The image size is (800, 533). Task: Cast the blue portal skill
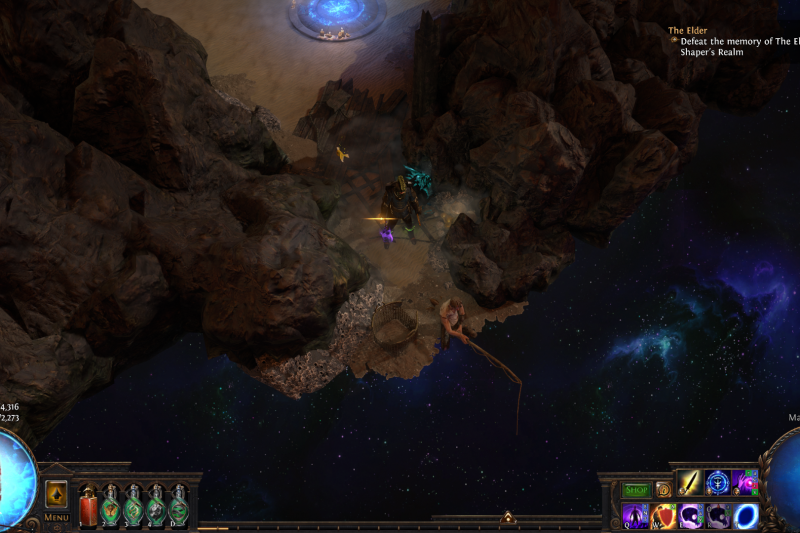pyautogui.click(x=746, y=516)
